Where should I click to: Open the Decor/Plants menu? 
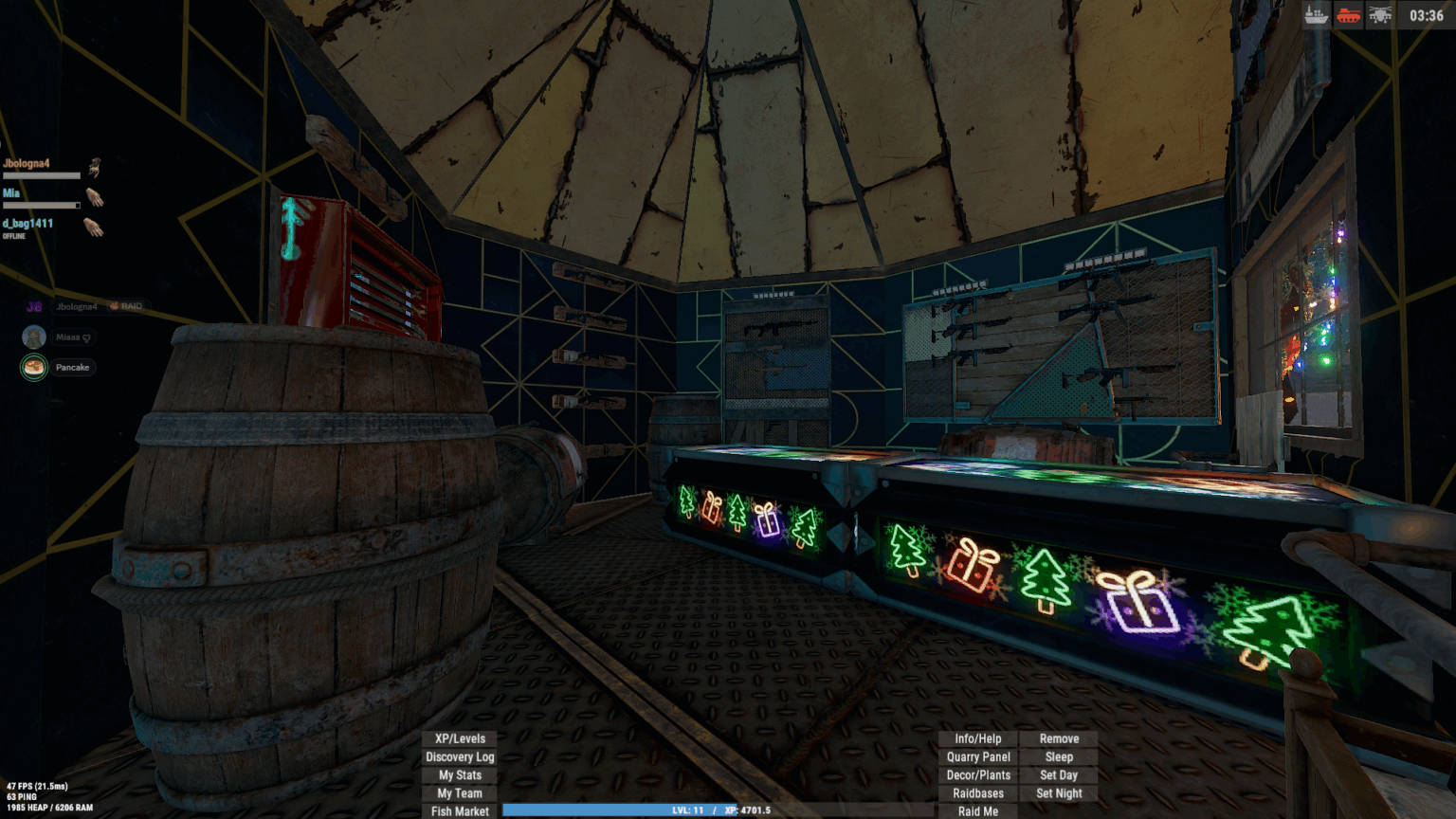pyautogui.click(x=977, y=774)
